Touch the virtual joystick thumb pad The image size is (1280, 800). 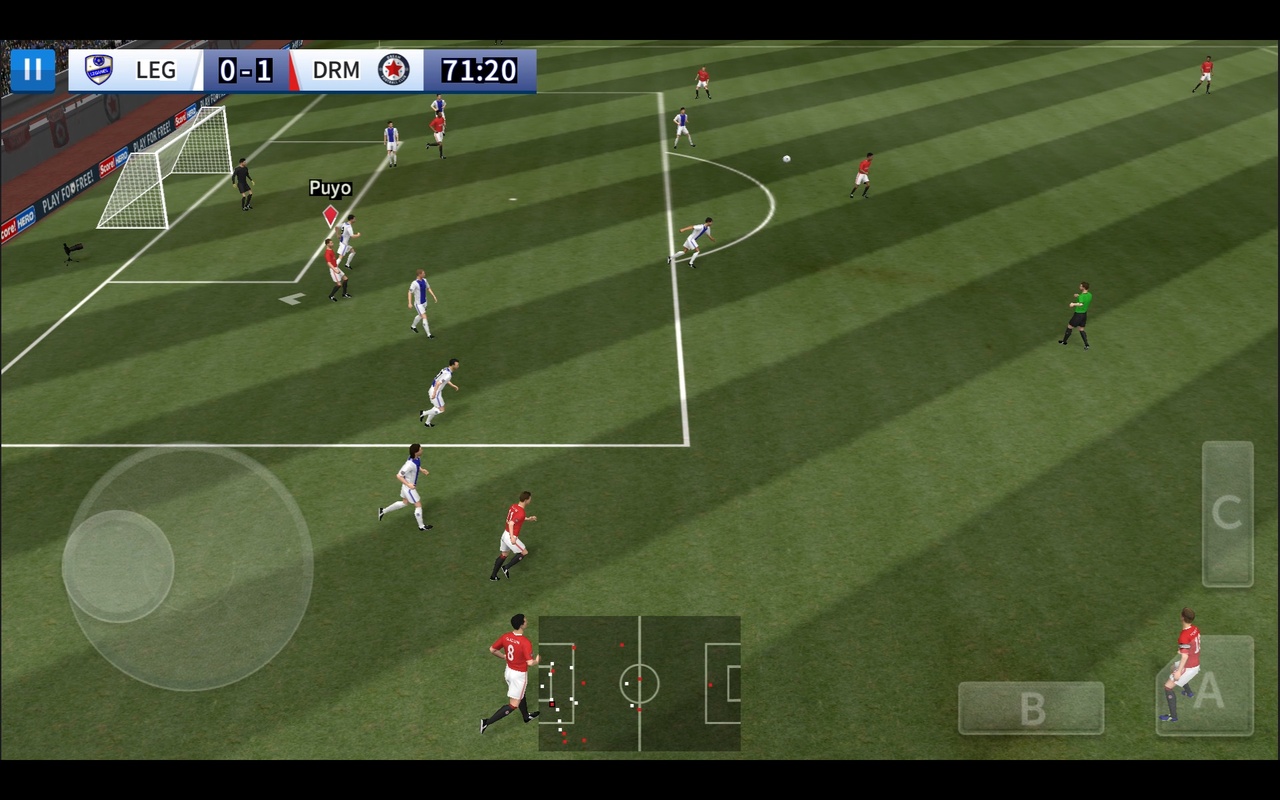point(118,566)
